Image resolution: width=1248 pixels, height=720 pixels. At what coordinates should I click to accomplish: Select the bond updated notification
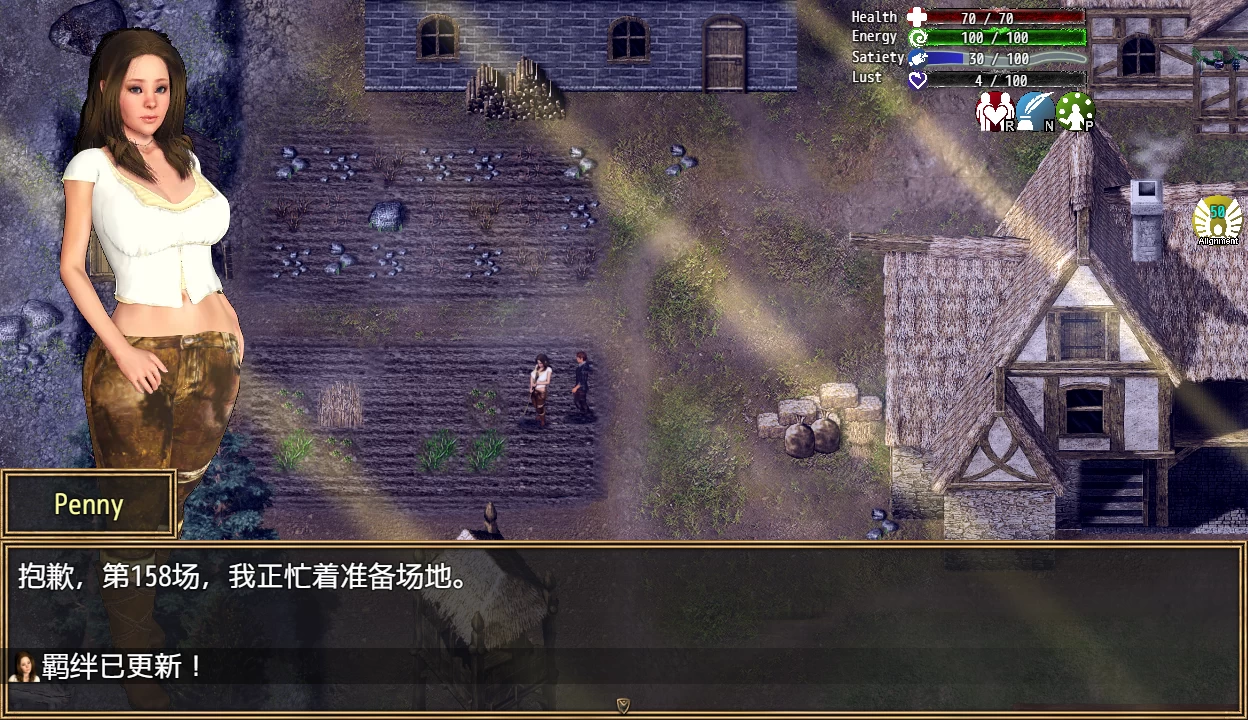[x=110, y=666]
